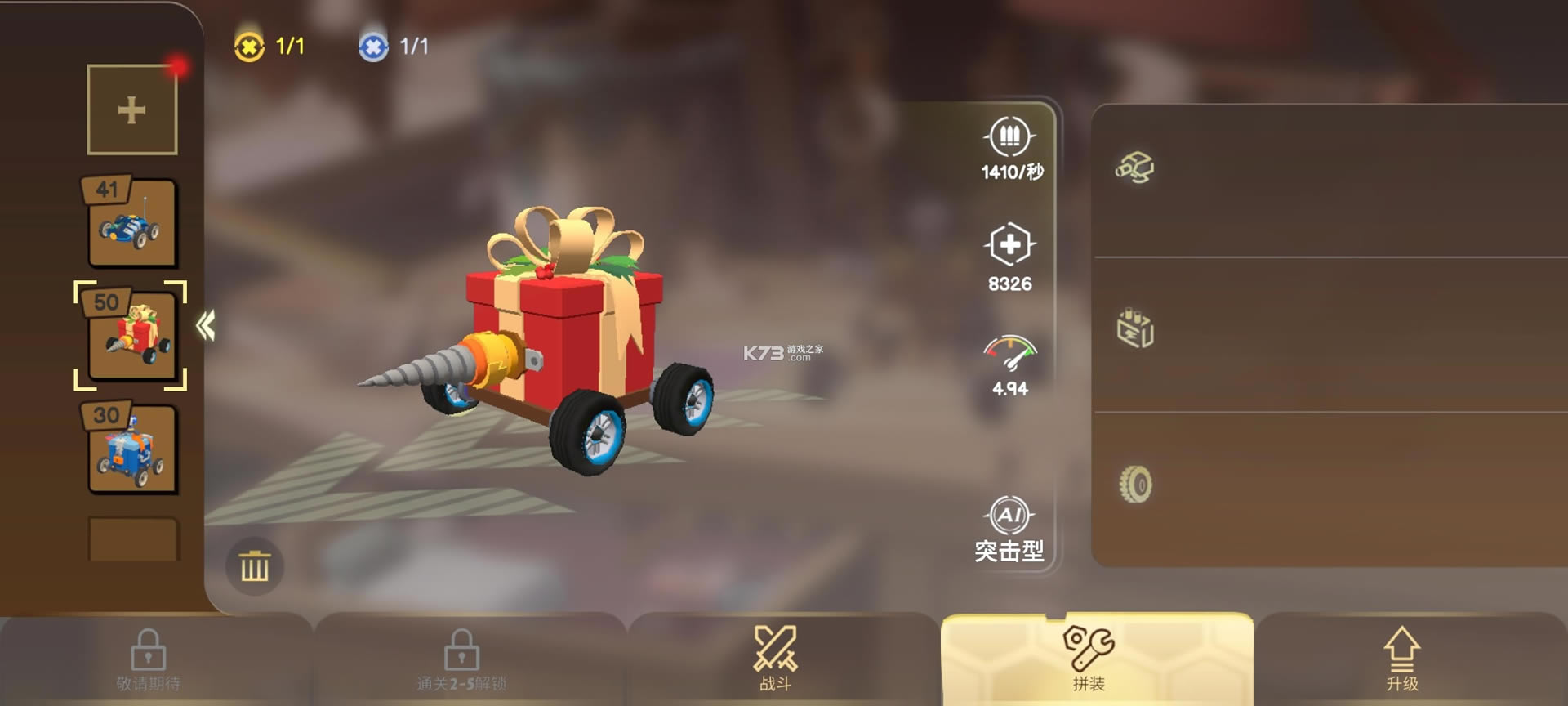Screen dimensions: 1568x706
Task: Change the AI type 突击型
Action: (1009, 529)
